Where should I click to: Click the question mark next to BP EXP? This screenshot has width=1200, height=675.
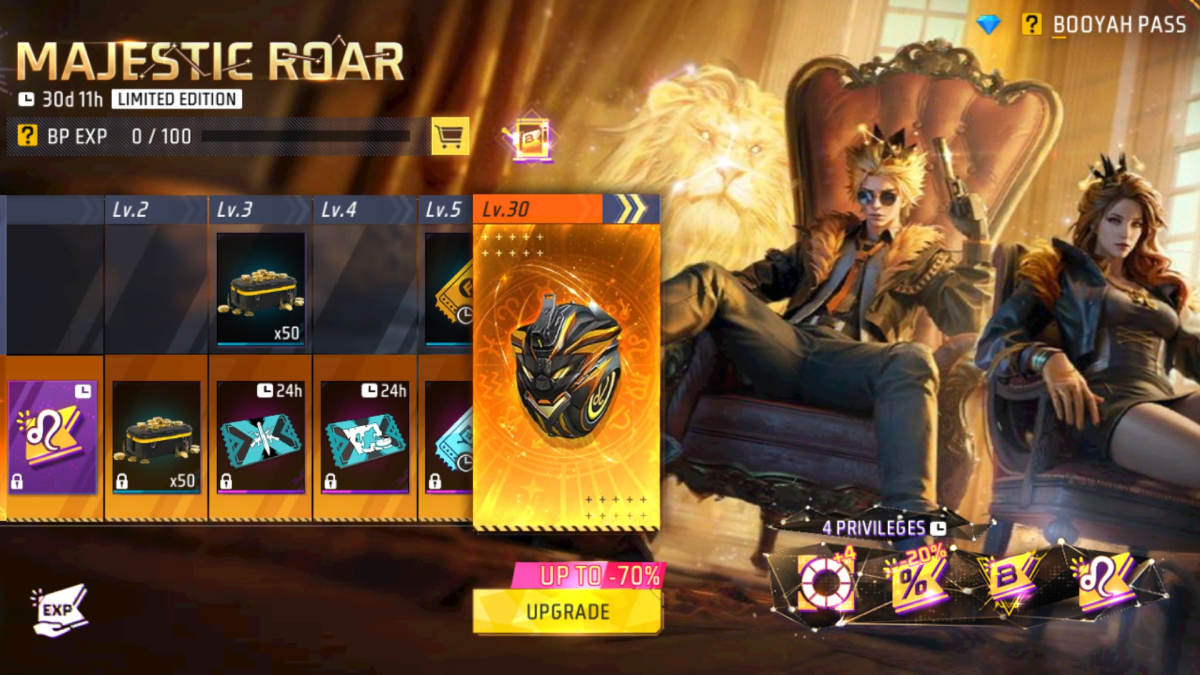28,136
